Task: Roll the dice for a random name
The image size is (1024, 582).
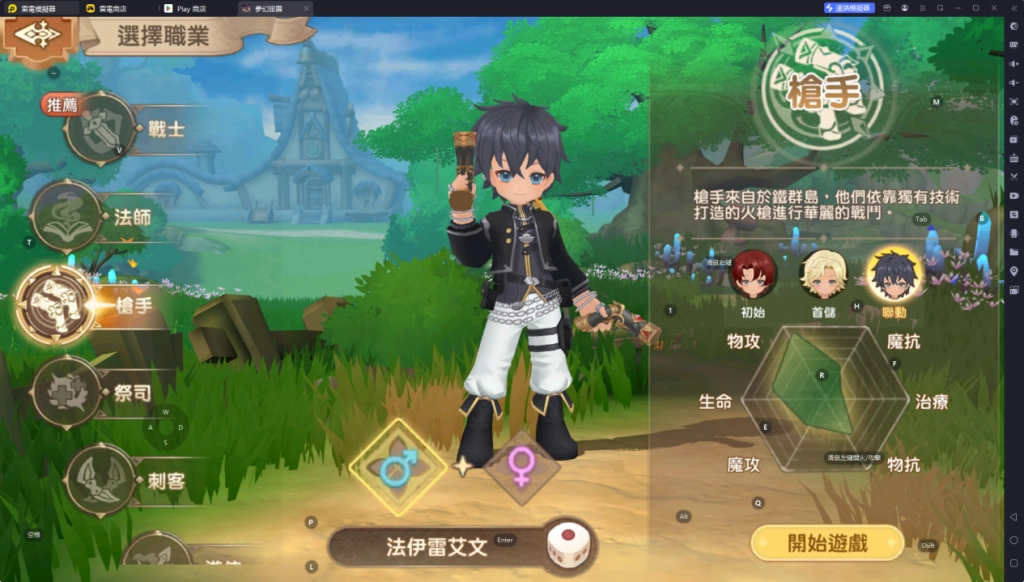Action: tap(565, 547)
